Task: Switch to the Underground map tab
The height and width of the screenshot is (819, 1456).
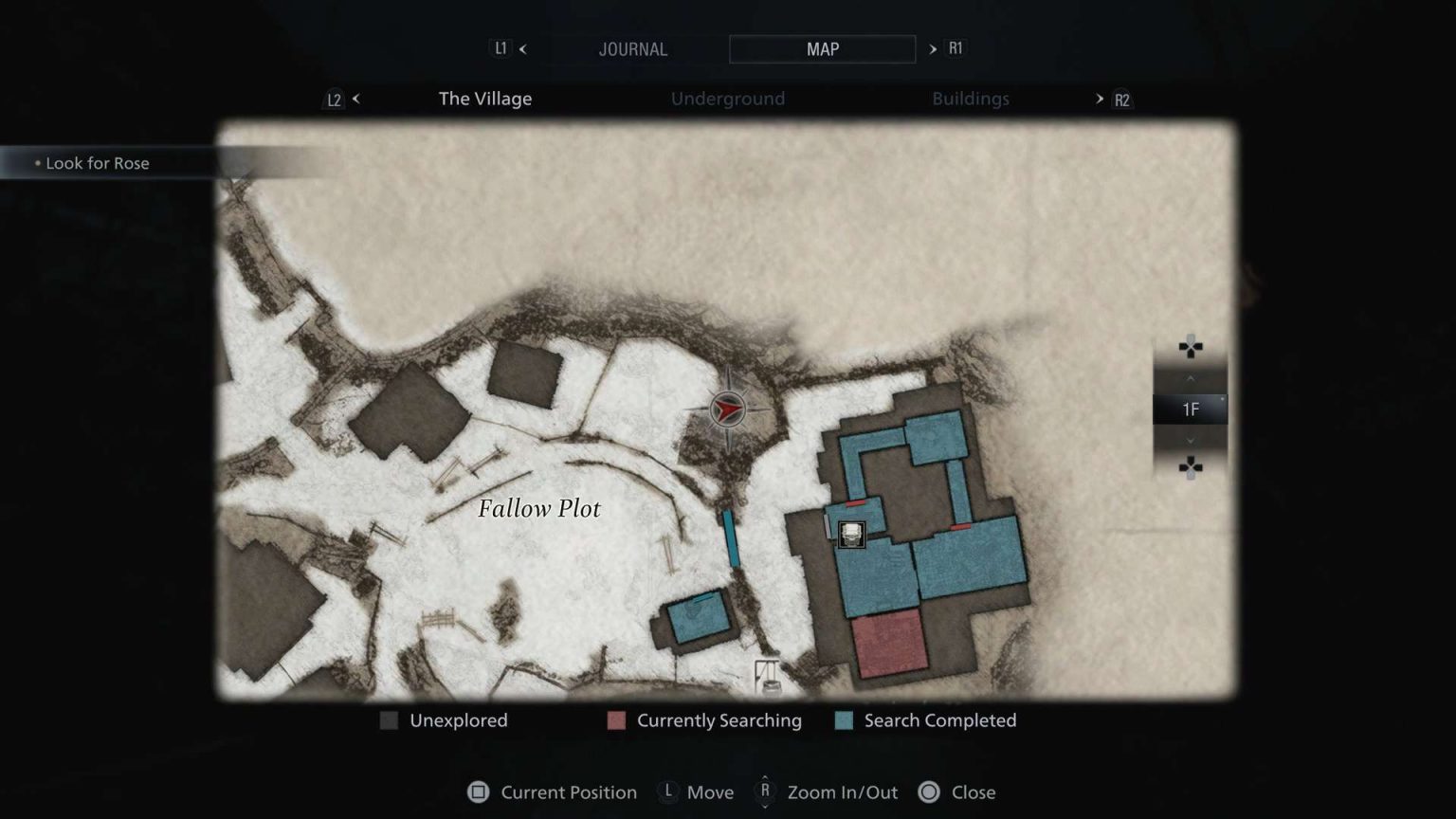Action: coord(728,99)
